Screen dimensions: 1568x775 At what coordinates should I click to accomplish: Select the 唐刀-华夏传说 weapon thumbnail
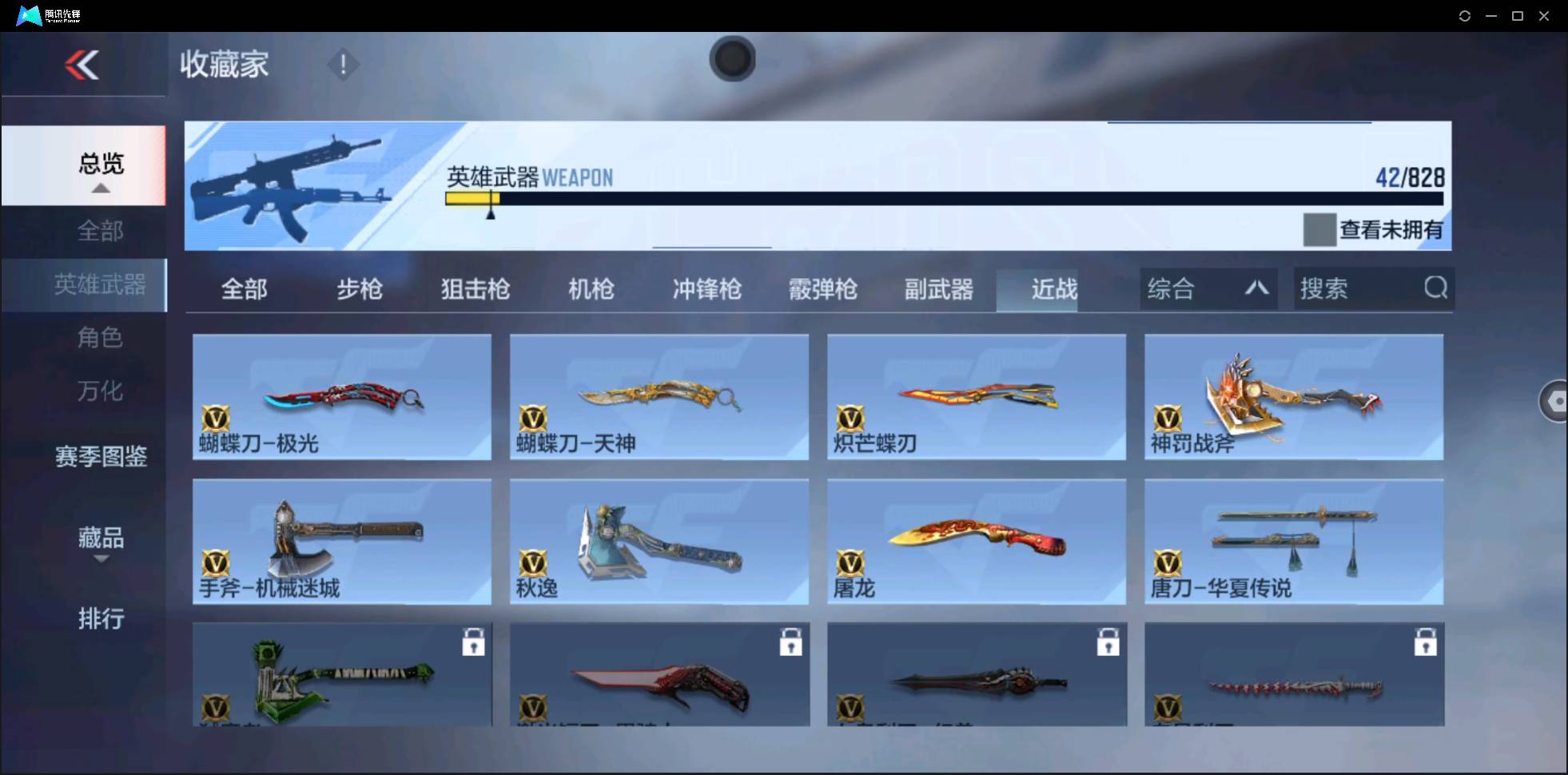tap(1295, 542)
